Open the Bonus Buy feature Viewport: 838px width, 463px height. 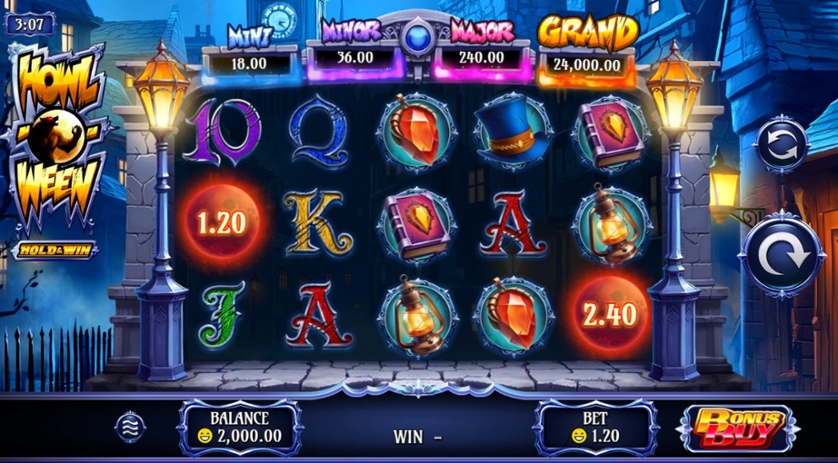coord(738,426)
